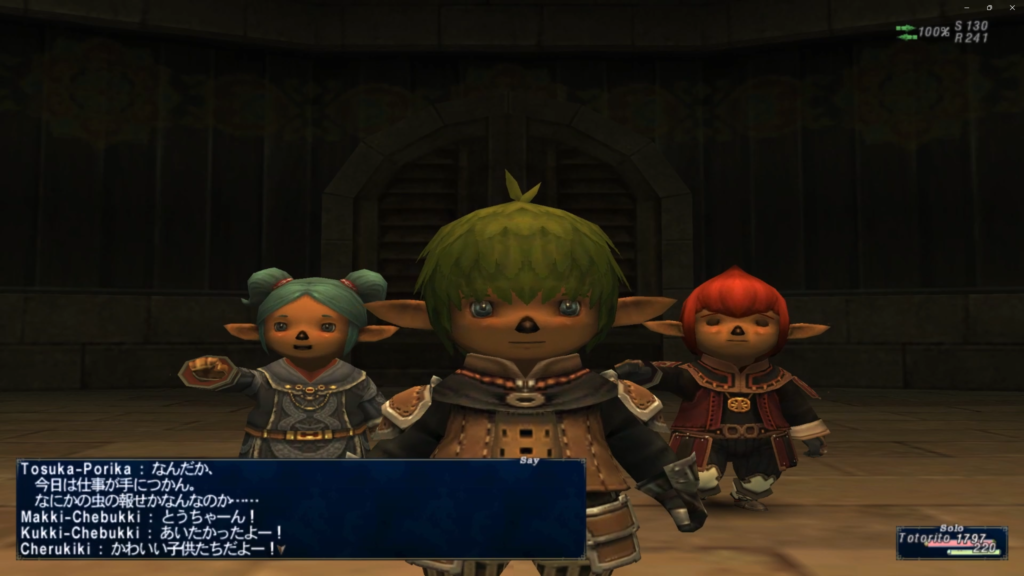1024x576 pixels.
Task: Minimize the game window
Action: (966, 7)
